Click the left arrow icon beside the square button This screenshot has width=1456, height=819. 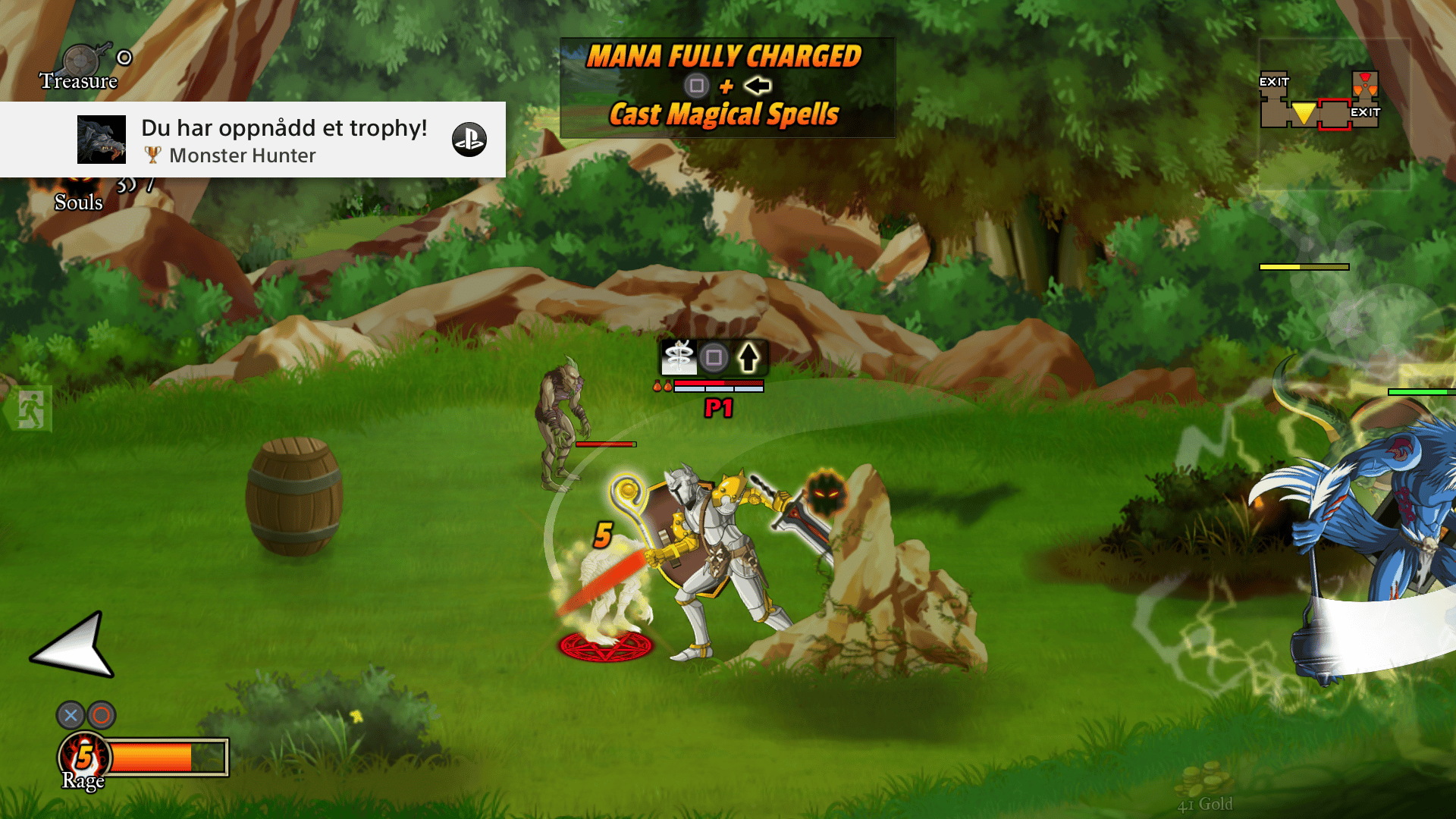point(758,86)
